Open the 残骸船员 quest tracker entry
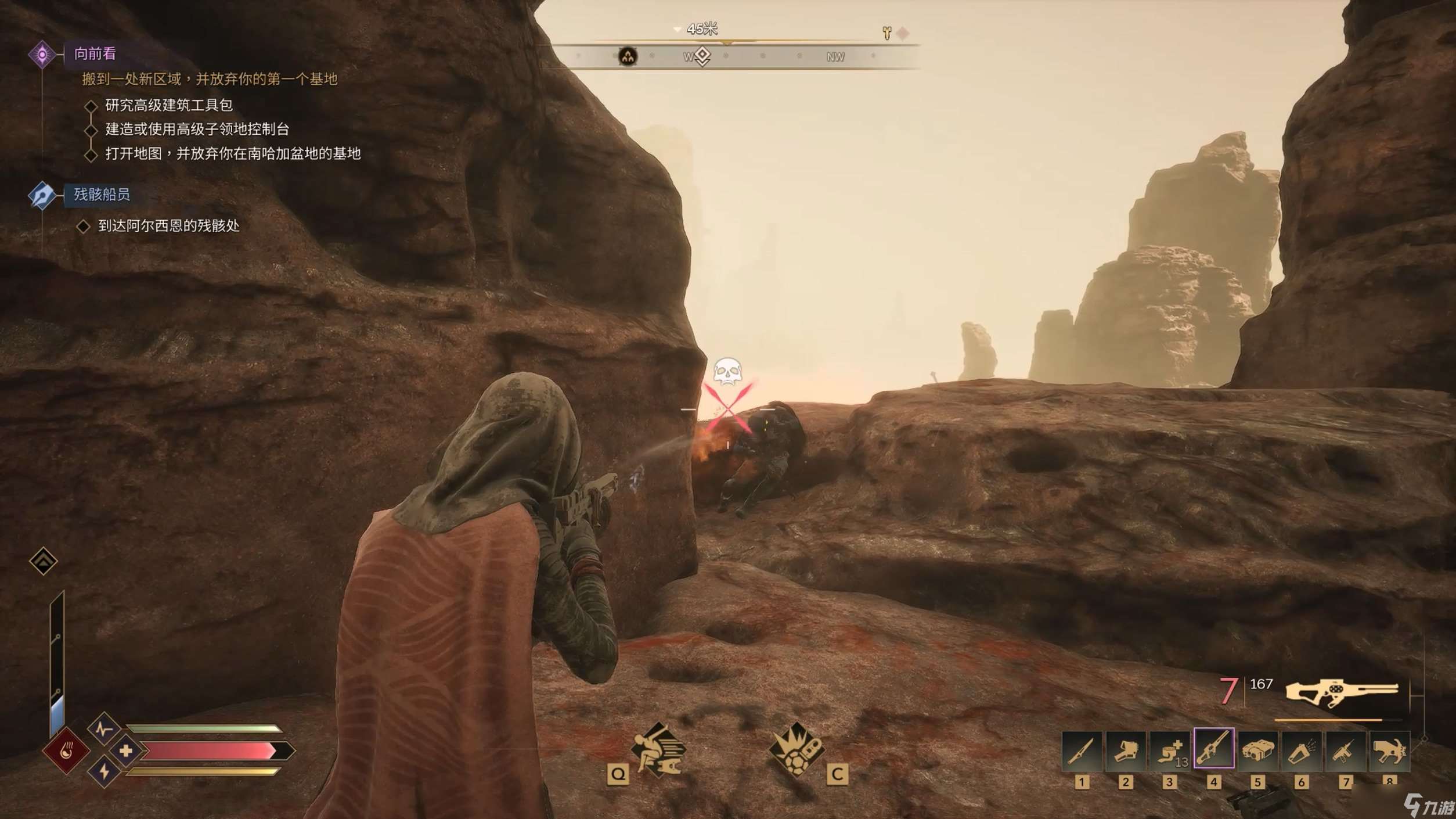This screenshot has width=1456, height=819. pyautogui.click(x=102, y=195)
